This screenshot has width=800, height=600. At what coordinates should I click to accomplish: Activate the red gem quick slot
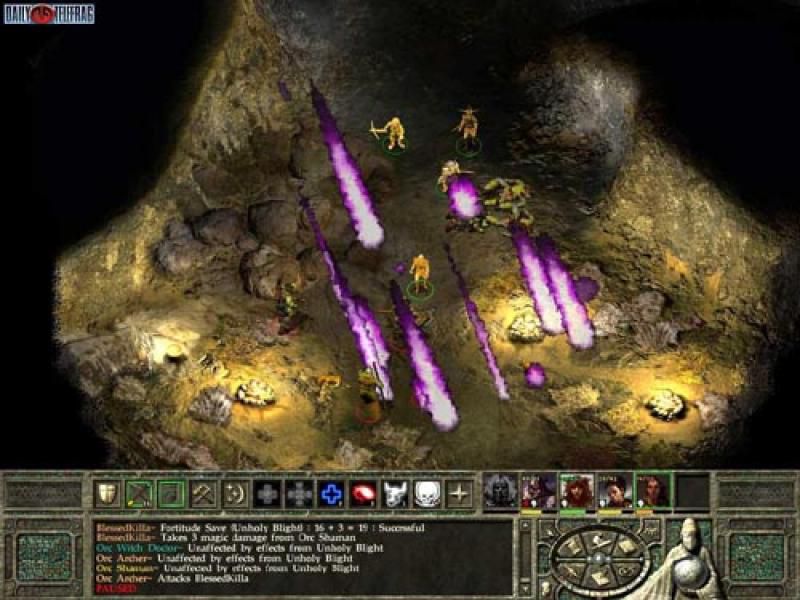[x=363, y=492]
